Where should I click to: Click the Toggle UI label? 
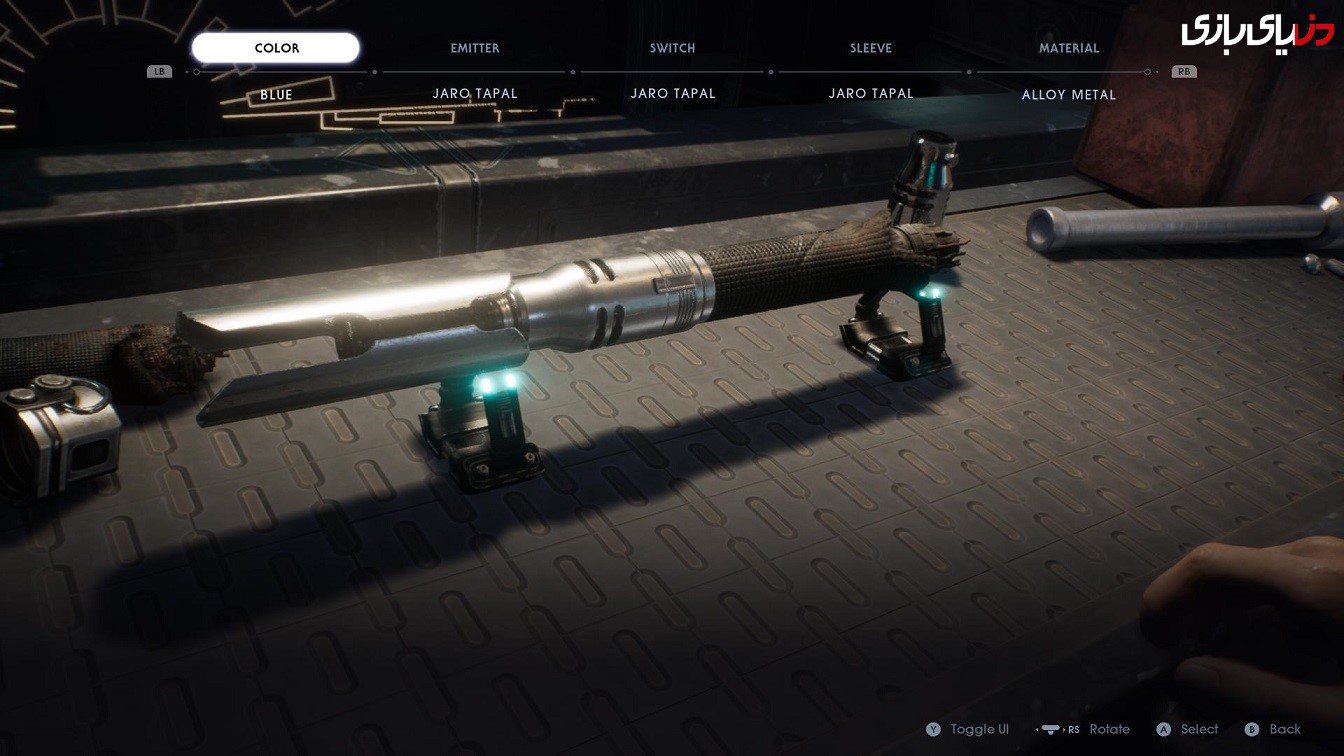(x=979, y=730)
